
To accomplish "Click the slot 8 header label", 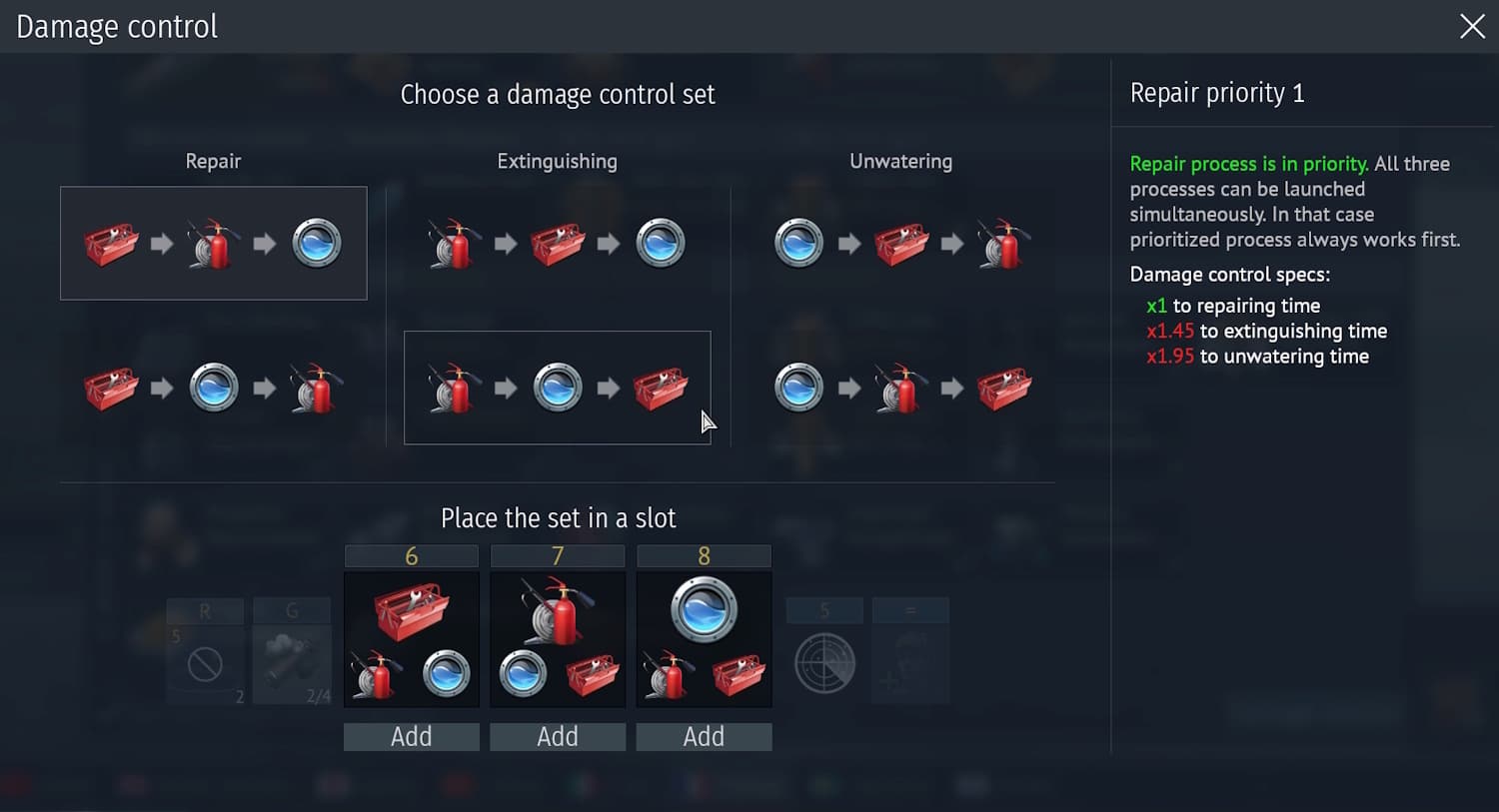I will [704, 555].
